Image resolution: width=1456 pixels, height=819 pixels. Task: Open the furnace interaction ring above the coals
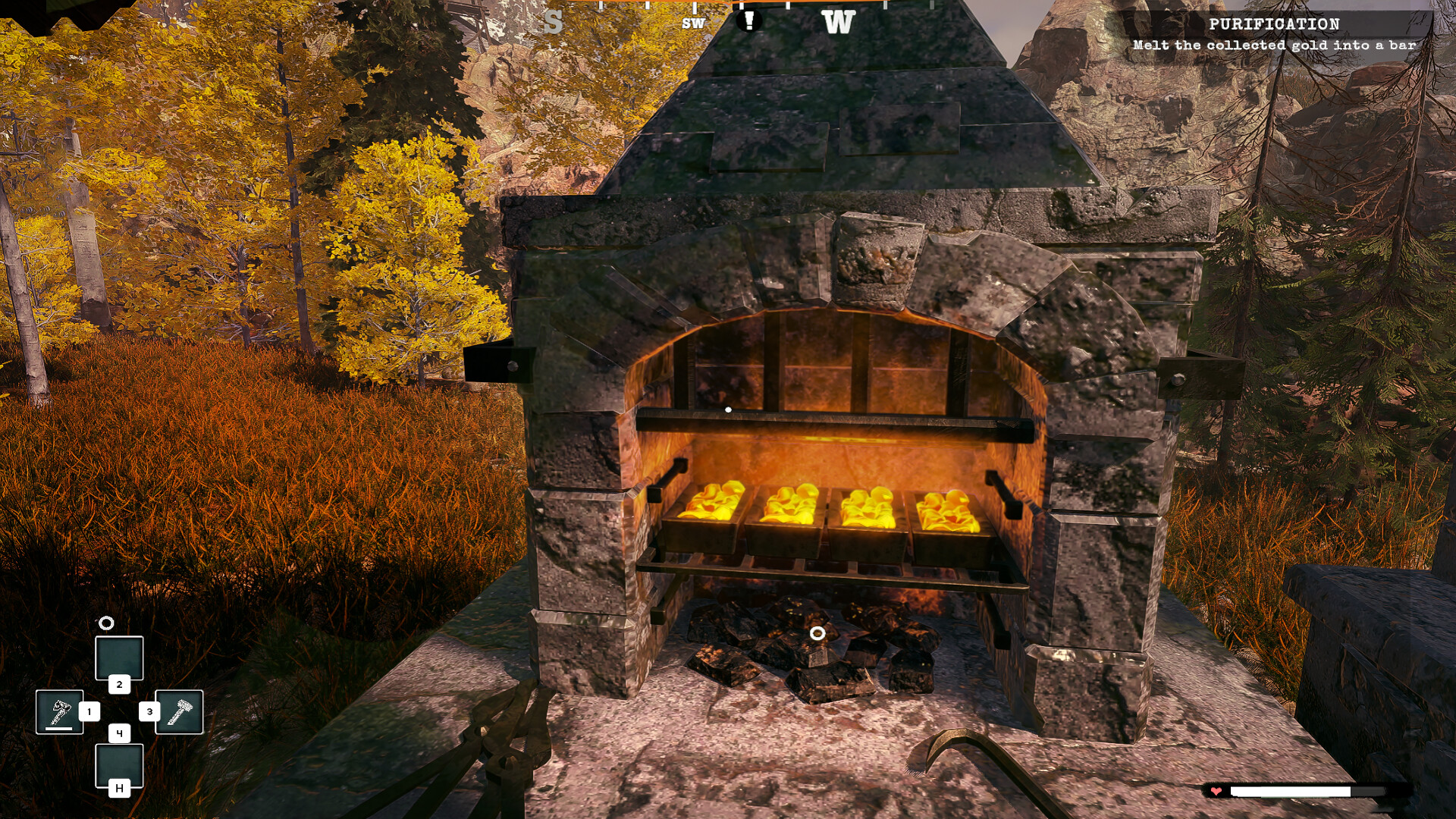click(817, 632)
